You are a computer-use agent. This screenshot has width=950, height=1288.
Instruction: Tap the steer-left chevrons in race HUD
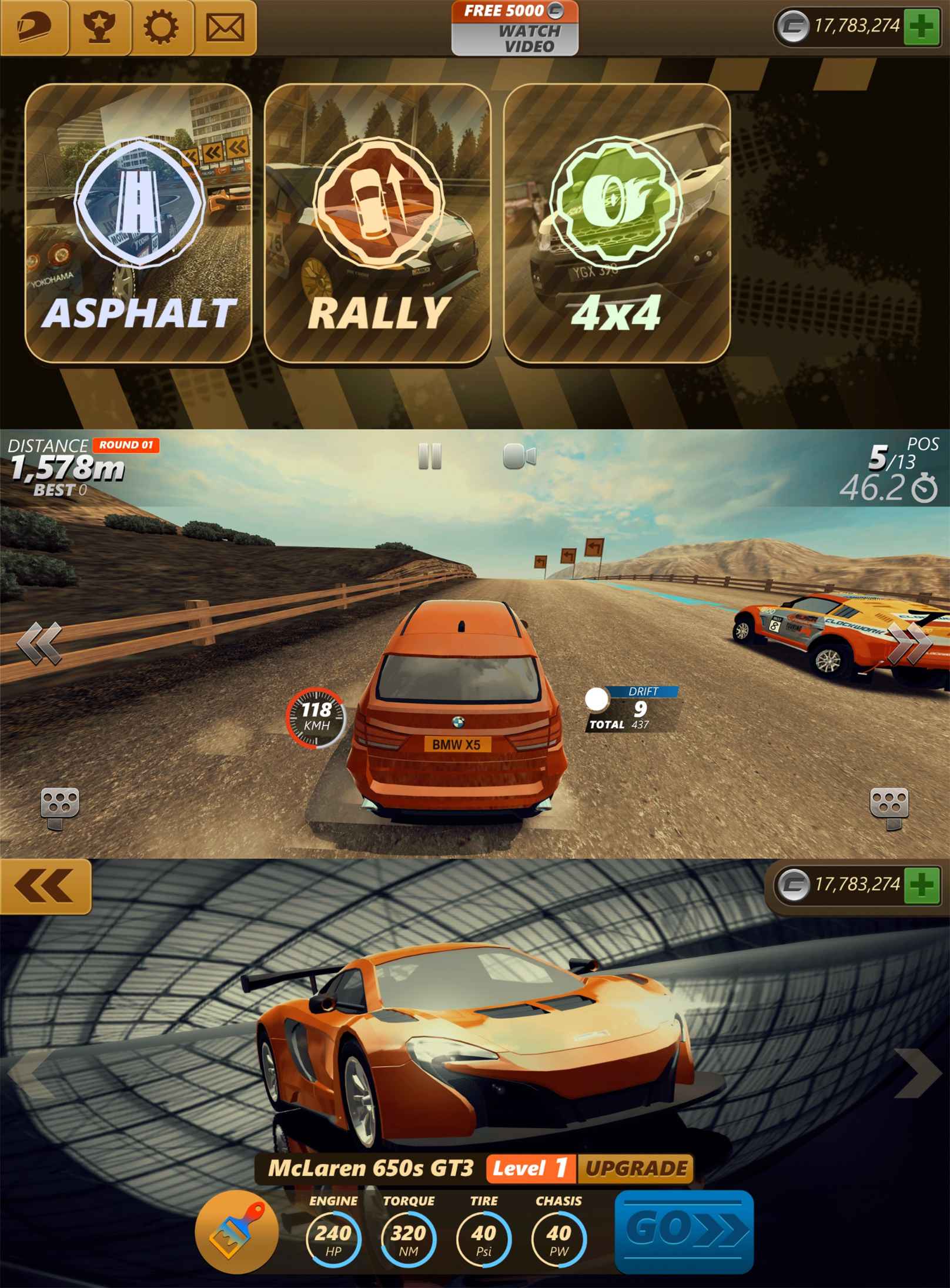40,642
